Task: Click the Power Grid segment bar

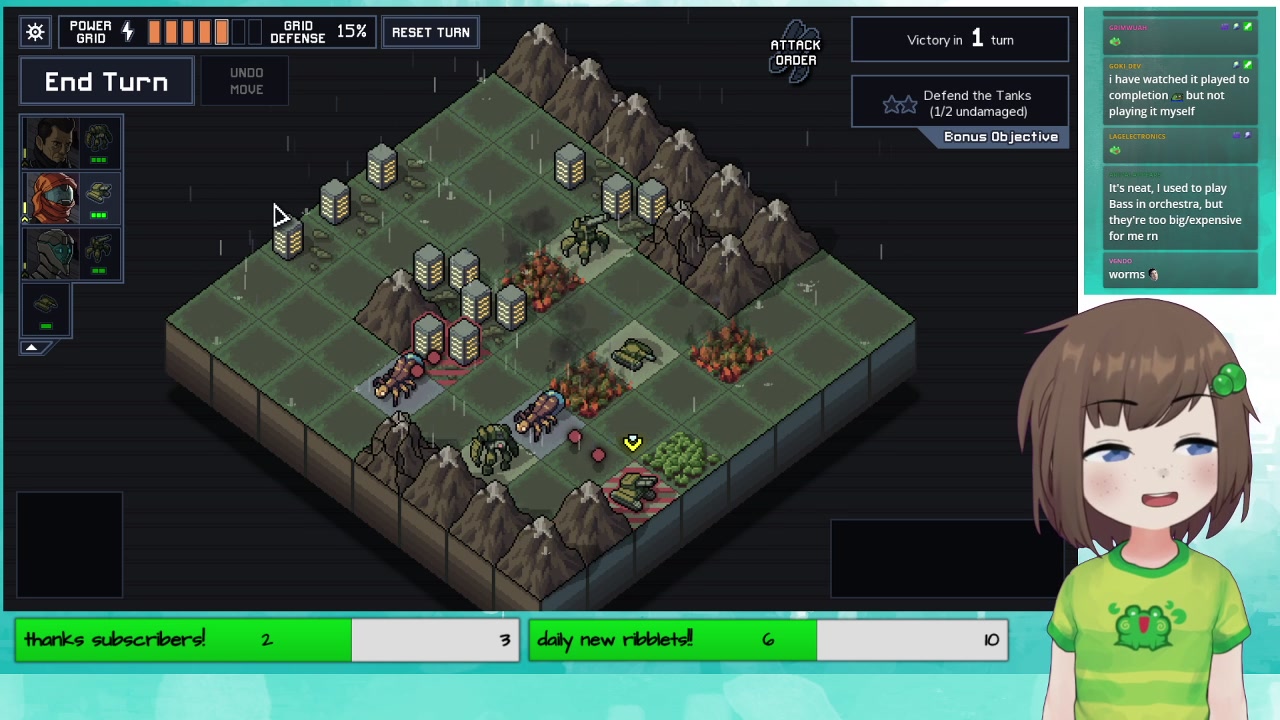Action: click(195, 31)
